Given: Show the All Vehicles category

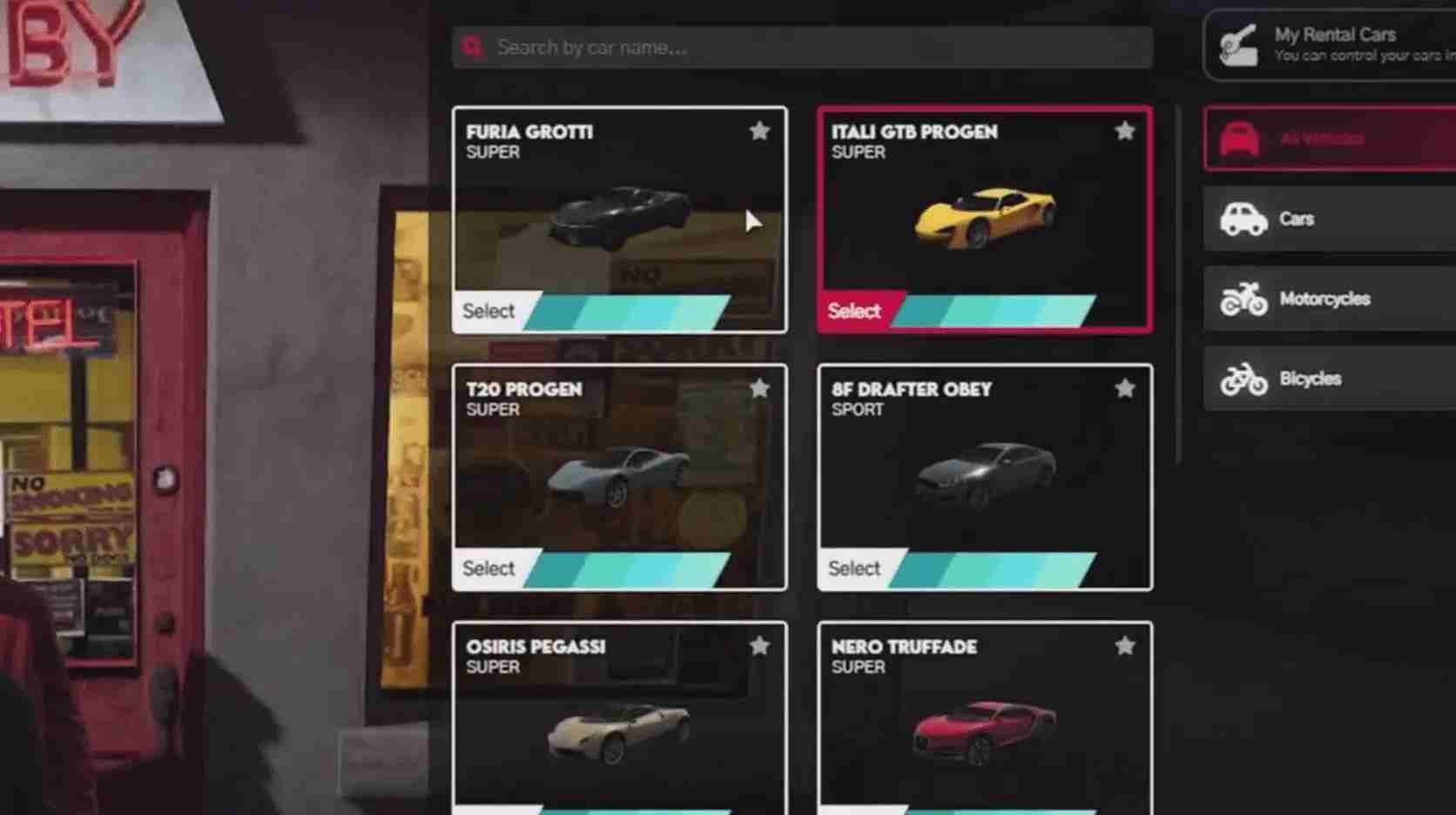Looking at the screenshot, I should tap(1329, 138).
